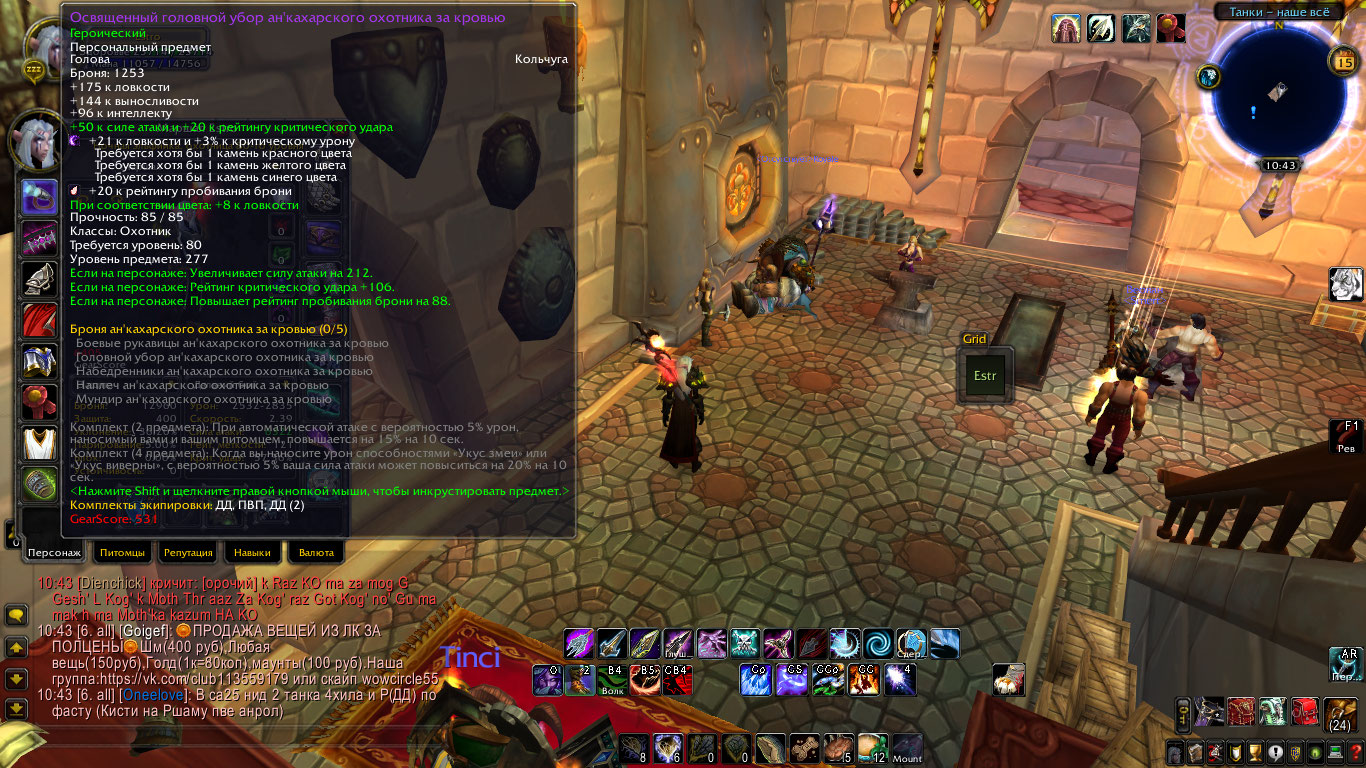
Task: Click the minimap clock showing 10:43
Action: (1279, 166)
